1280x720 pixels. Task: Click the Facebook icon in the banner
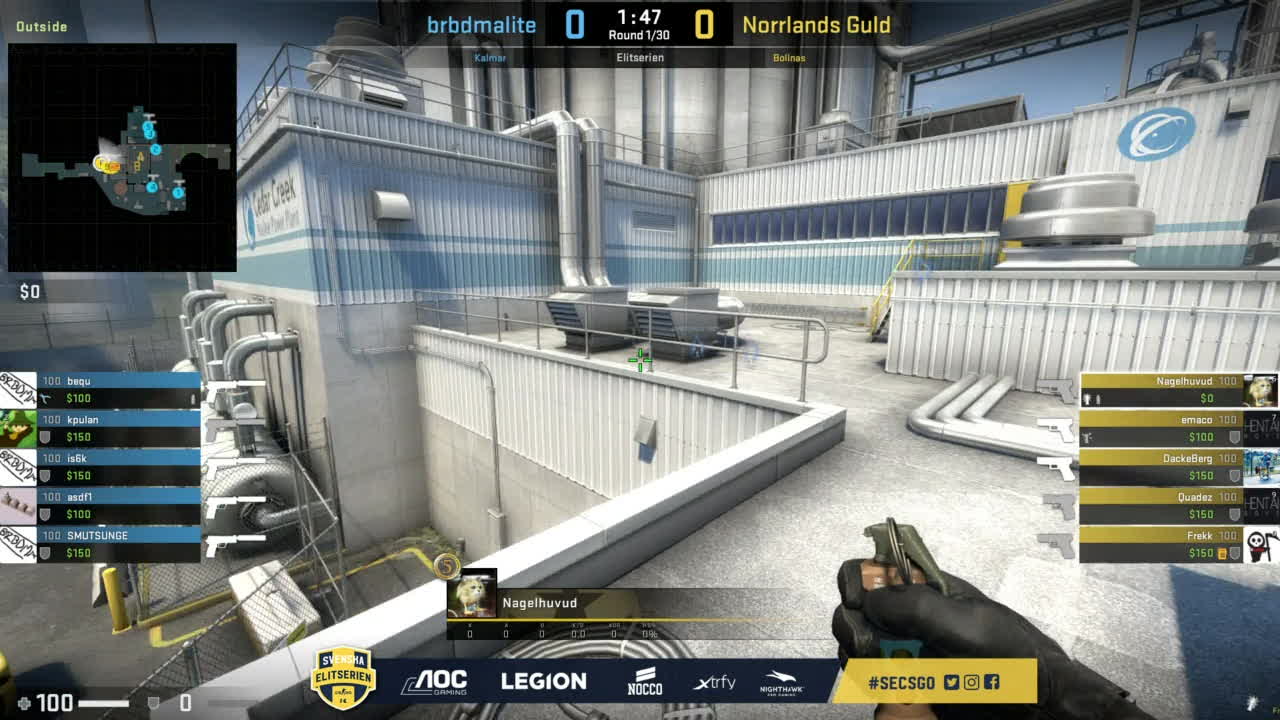click(x=991, y=683)
